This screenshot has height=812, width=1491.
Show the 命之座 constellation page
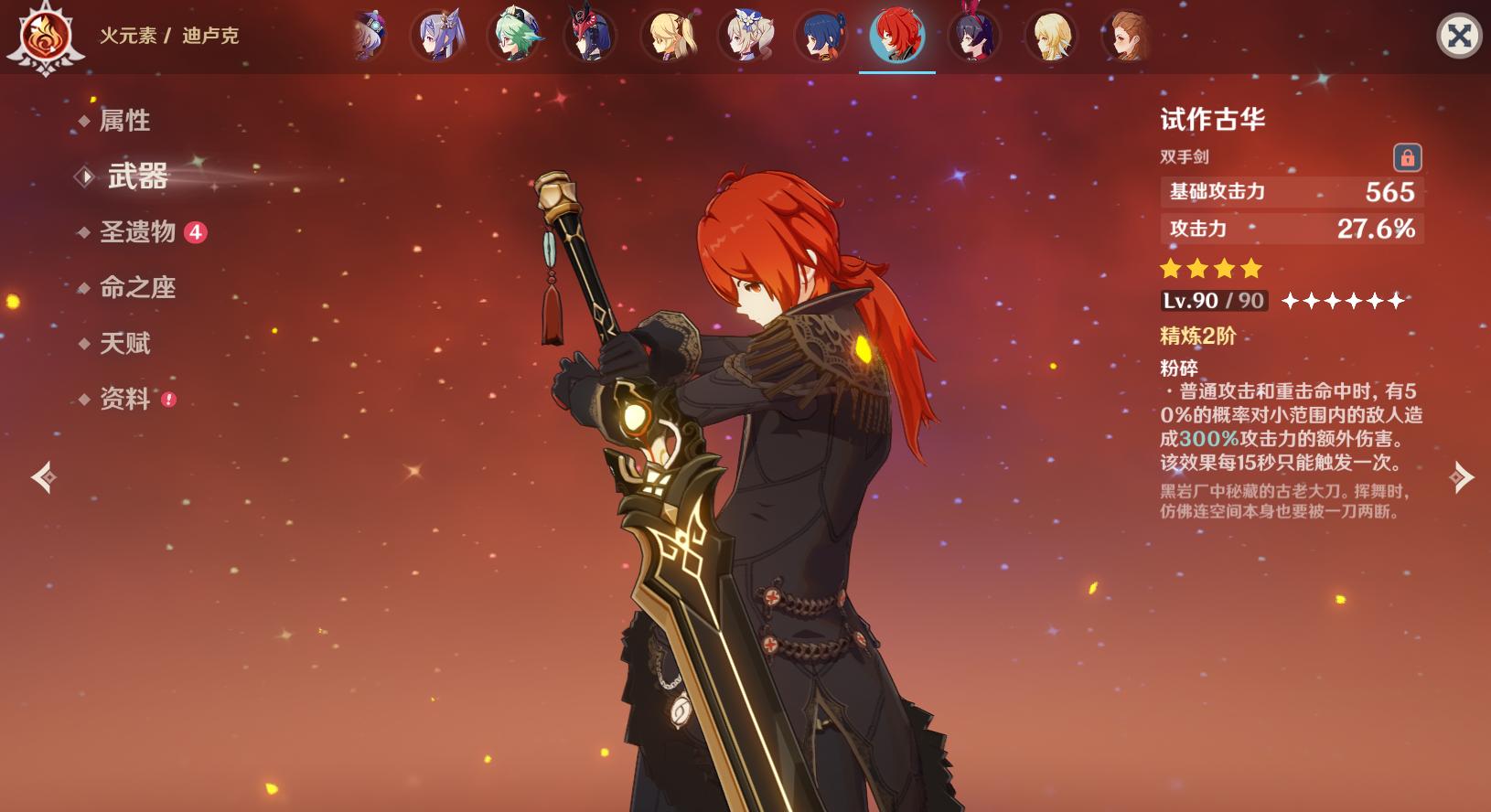[x=137, y=288]
